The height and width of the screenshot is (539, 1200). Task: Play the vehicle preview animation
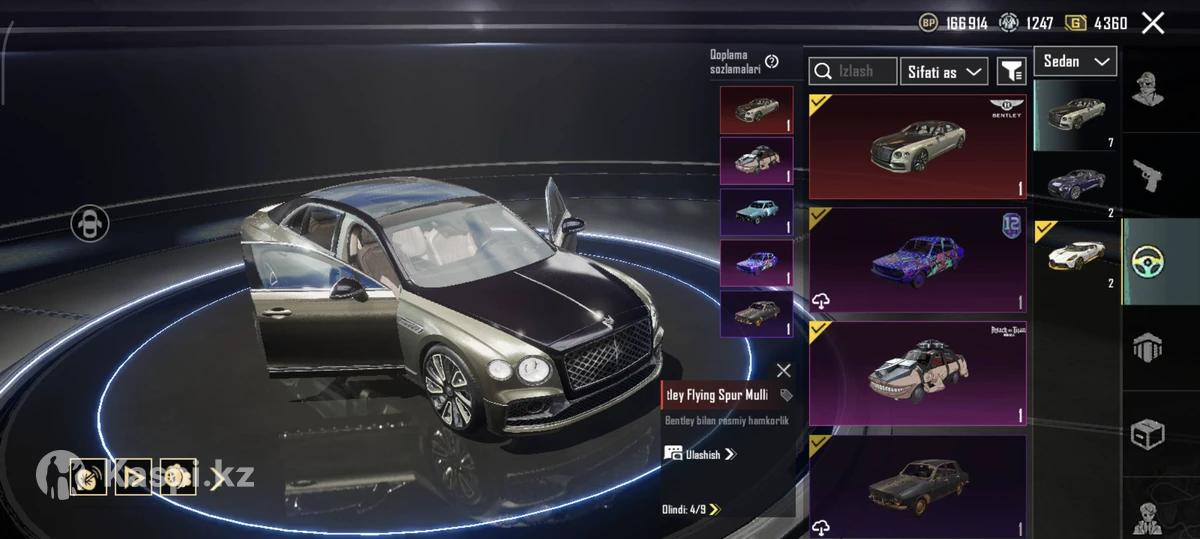click(133, 476)
